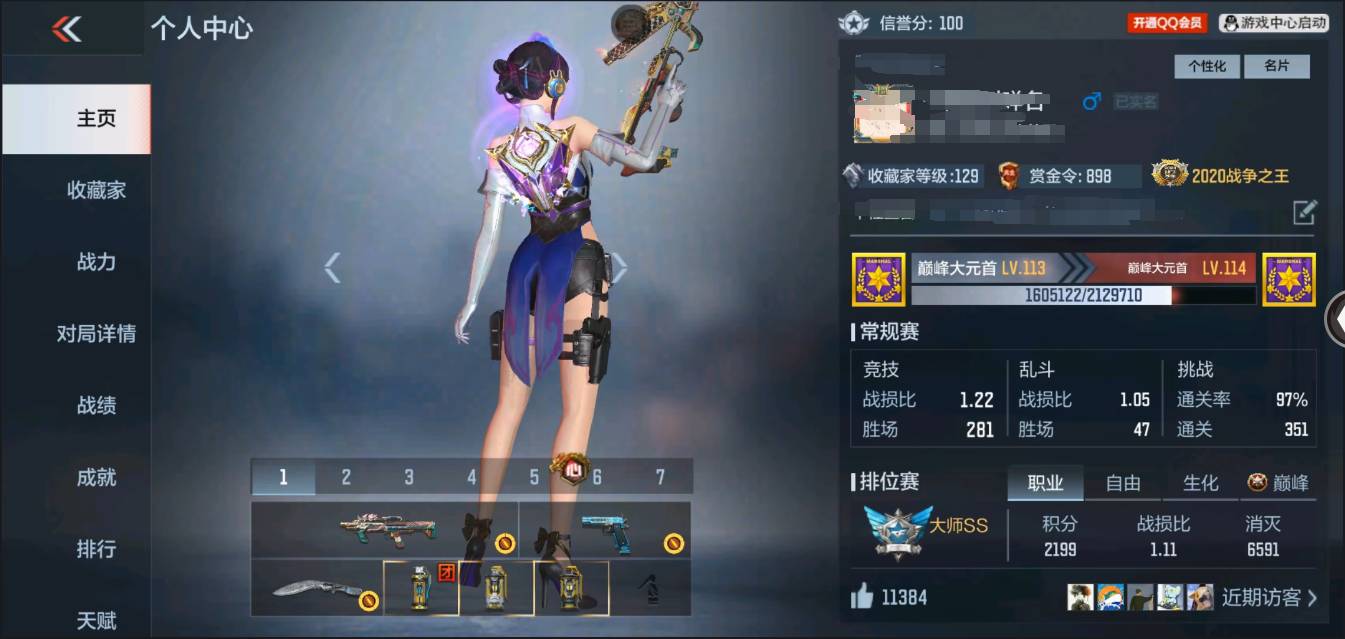Open the 成就 achievements page

coord(96,477)
